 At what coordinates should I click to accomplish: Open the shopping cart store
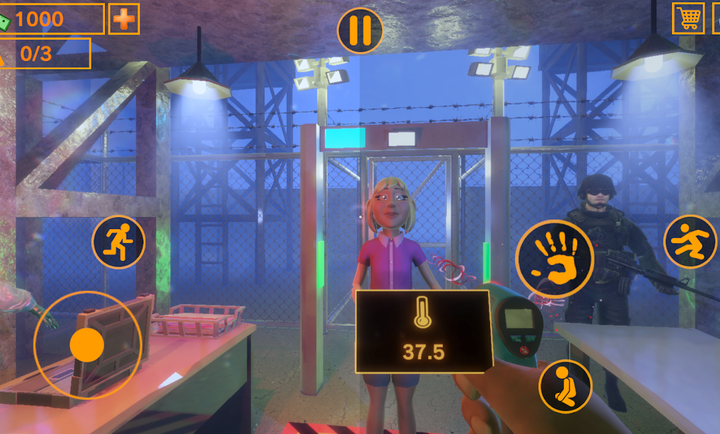click(688, 18)
